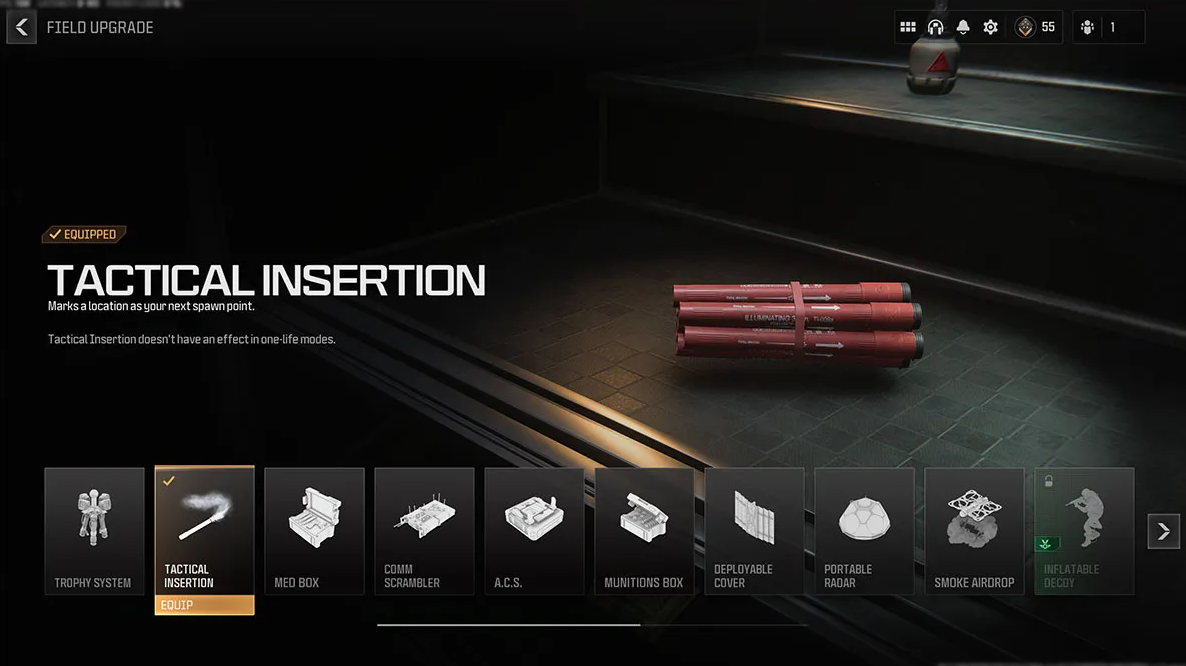Pick the Portable Radar field upgrade
The image size is (1186, 666).
click(x=864, y=531)
